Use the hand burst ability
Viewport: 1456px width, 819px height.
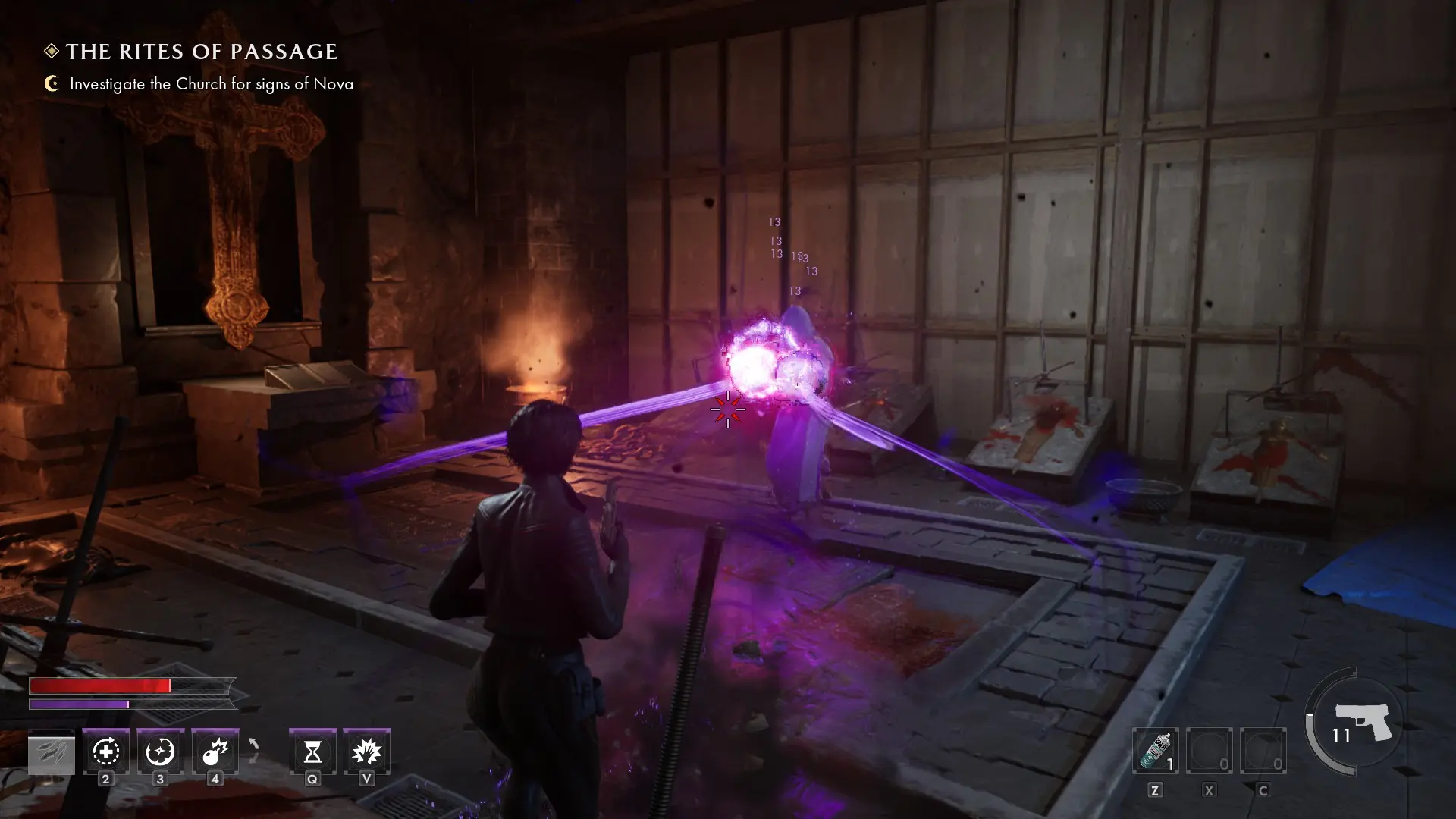pyautogui.click(x=367, y=752)
